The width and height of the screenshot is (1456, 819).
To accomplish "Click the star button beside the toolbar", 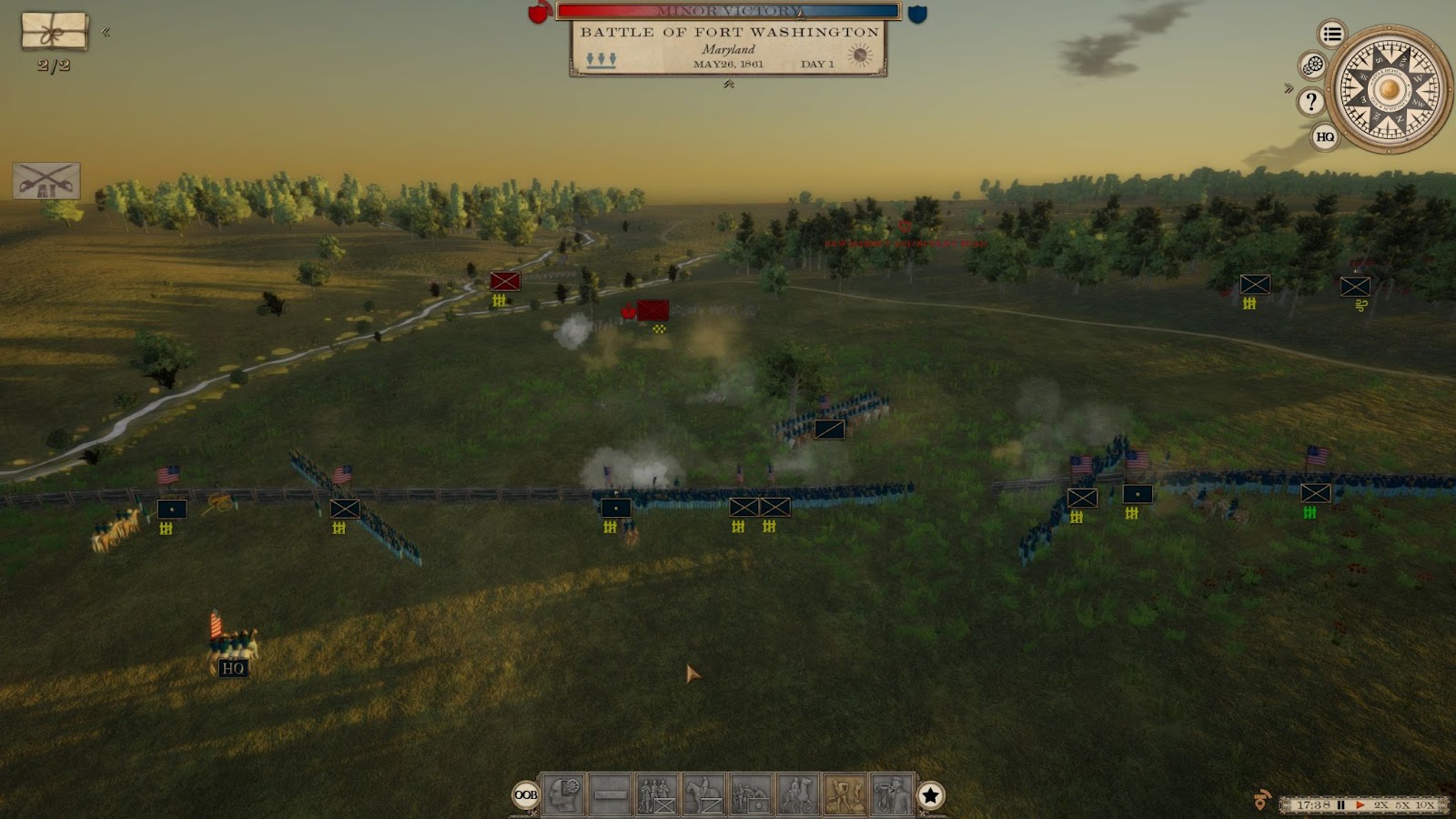I will click(x=930, y=795).
